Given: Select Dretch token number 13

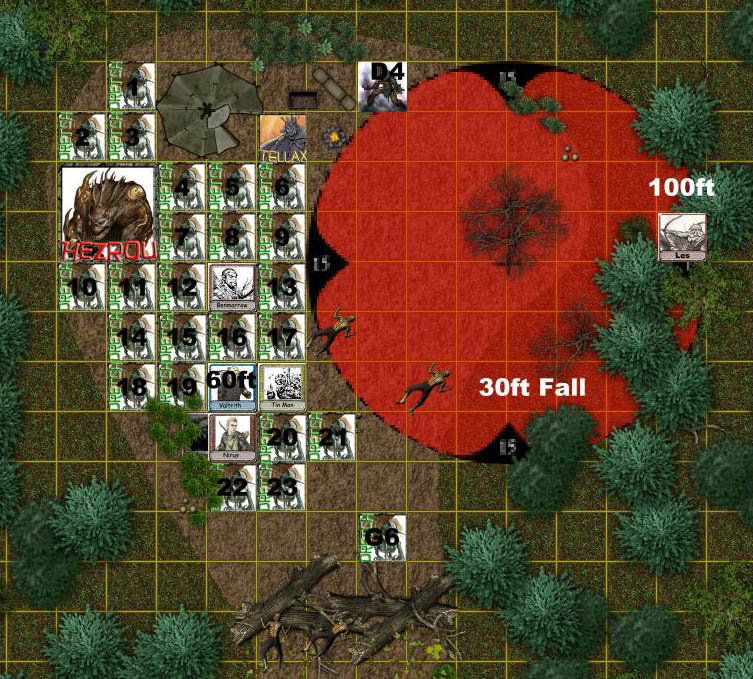Looking at the screenshot, I should click(x=283, y=287).
